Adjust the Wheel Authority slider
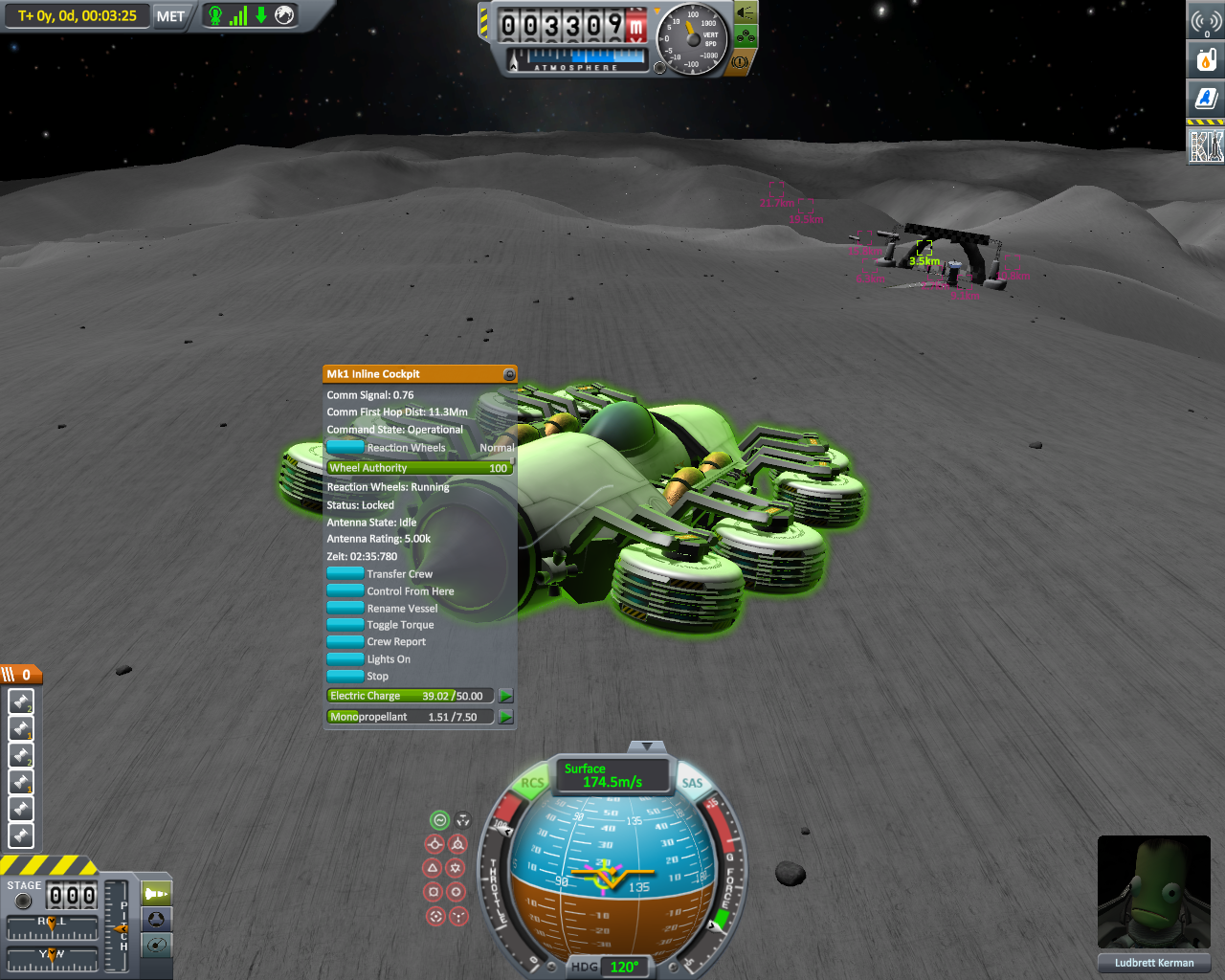 click(x=419, y=468)
